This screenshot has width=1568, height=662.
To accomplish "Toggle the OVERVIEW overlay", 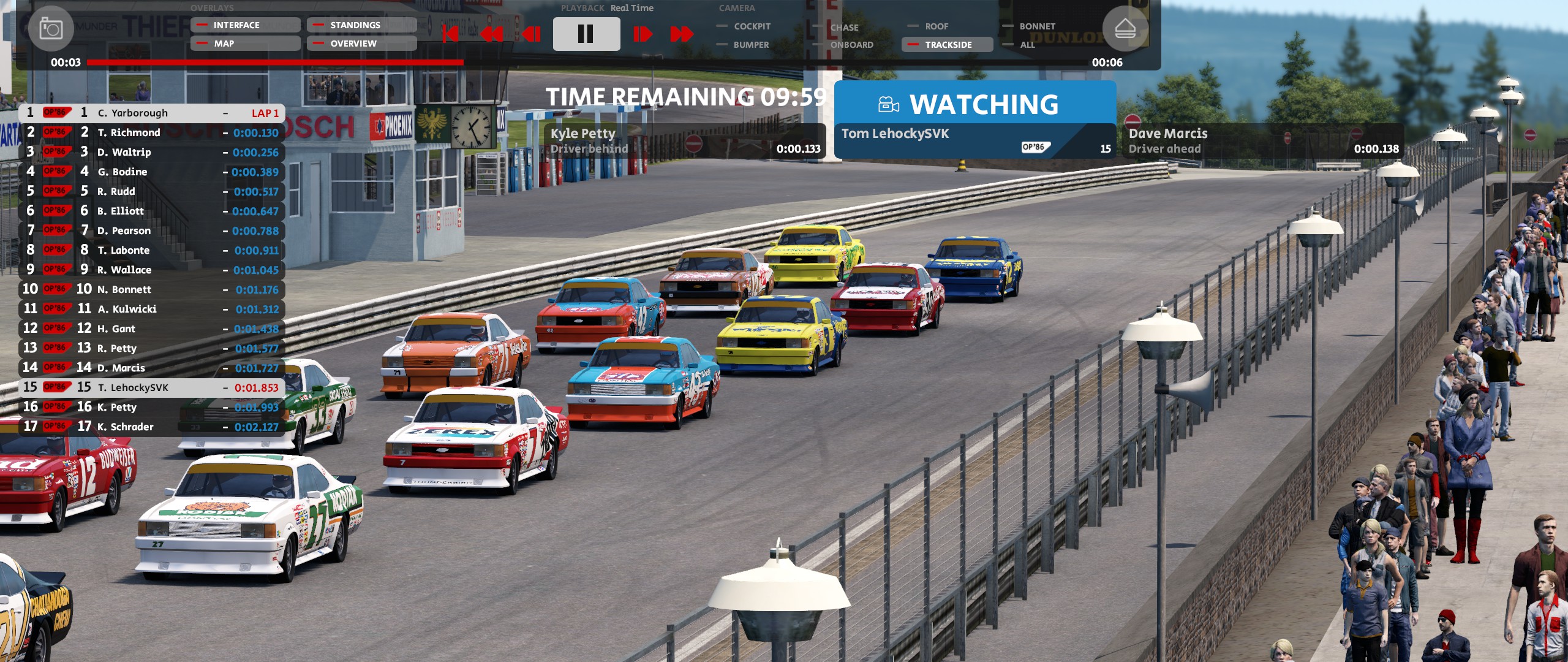I will [361, 44].
